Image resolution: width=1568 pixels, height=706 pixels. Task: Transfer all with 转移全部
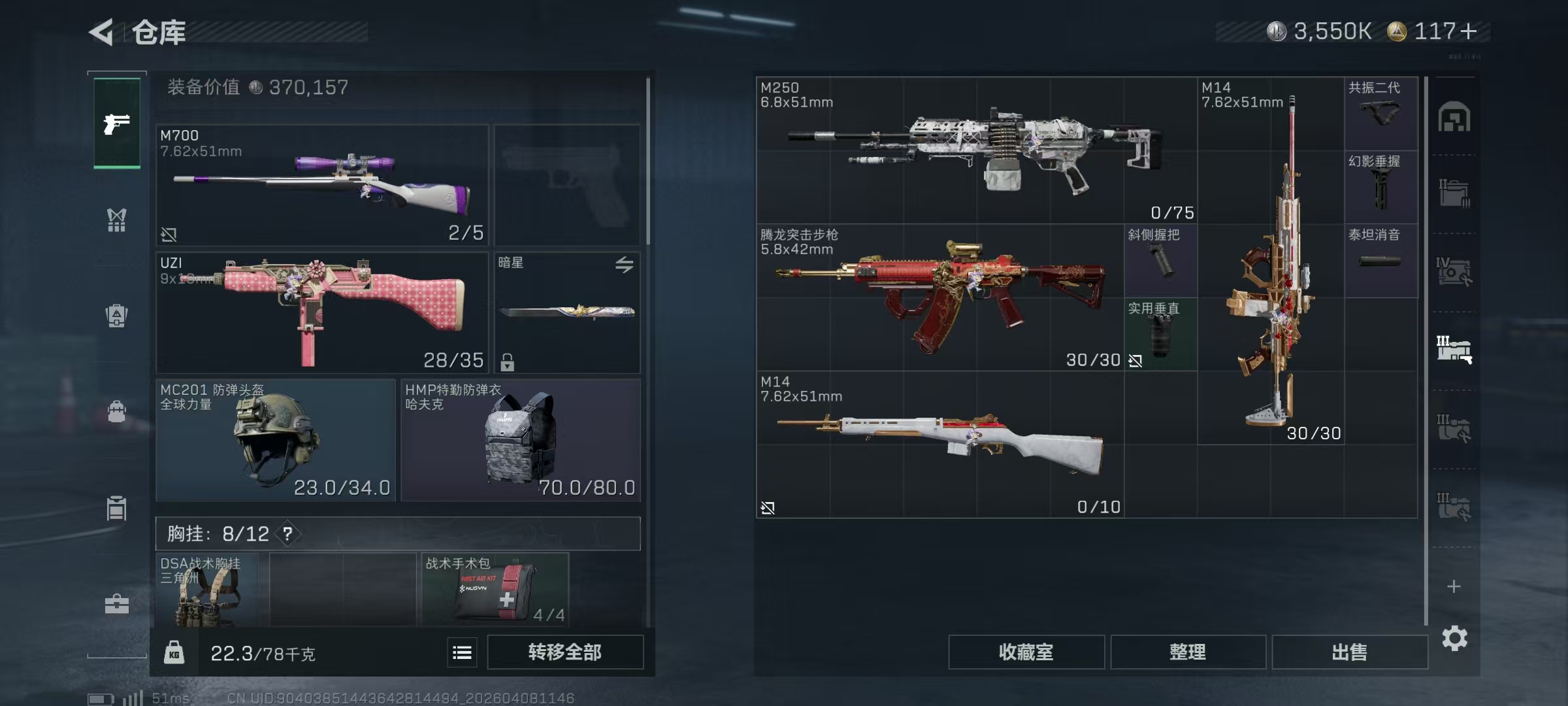coord(564,652)
